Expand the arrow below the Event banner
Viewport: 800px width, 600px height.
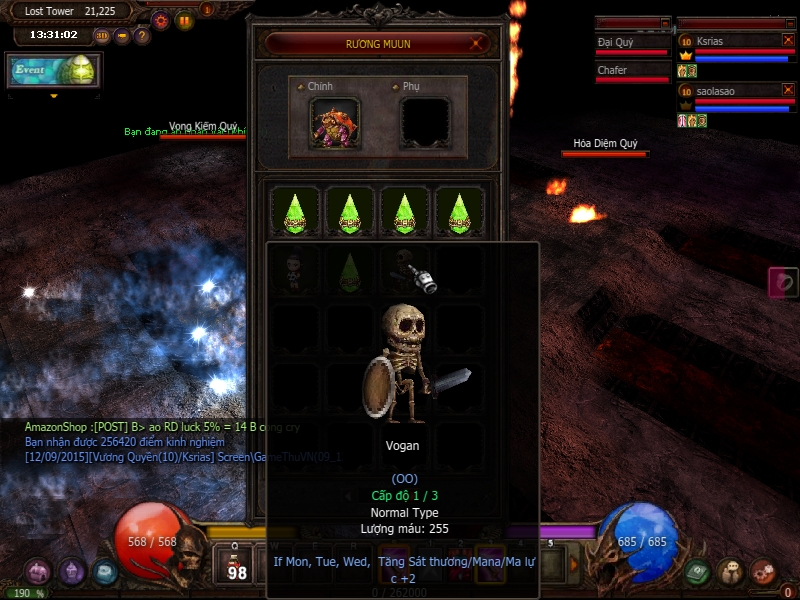(x=53, y=96)
